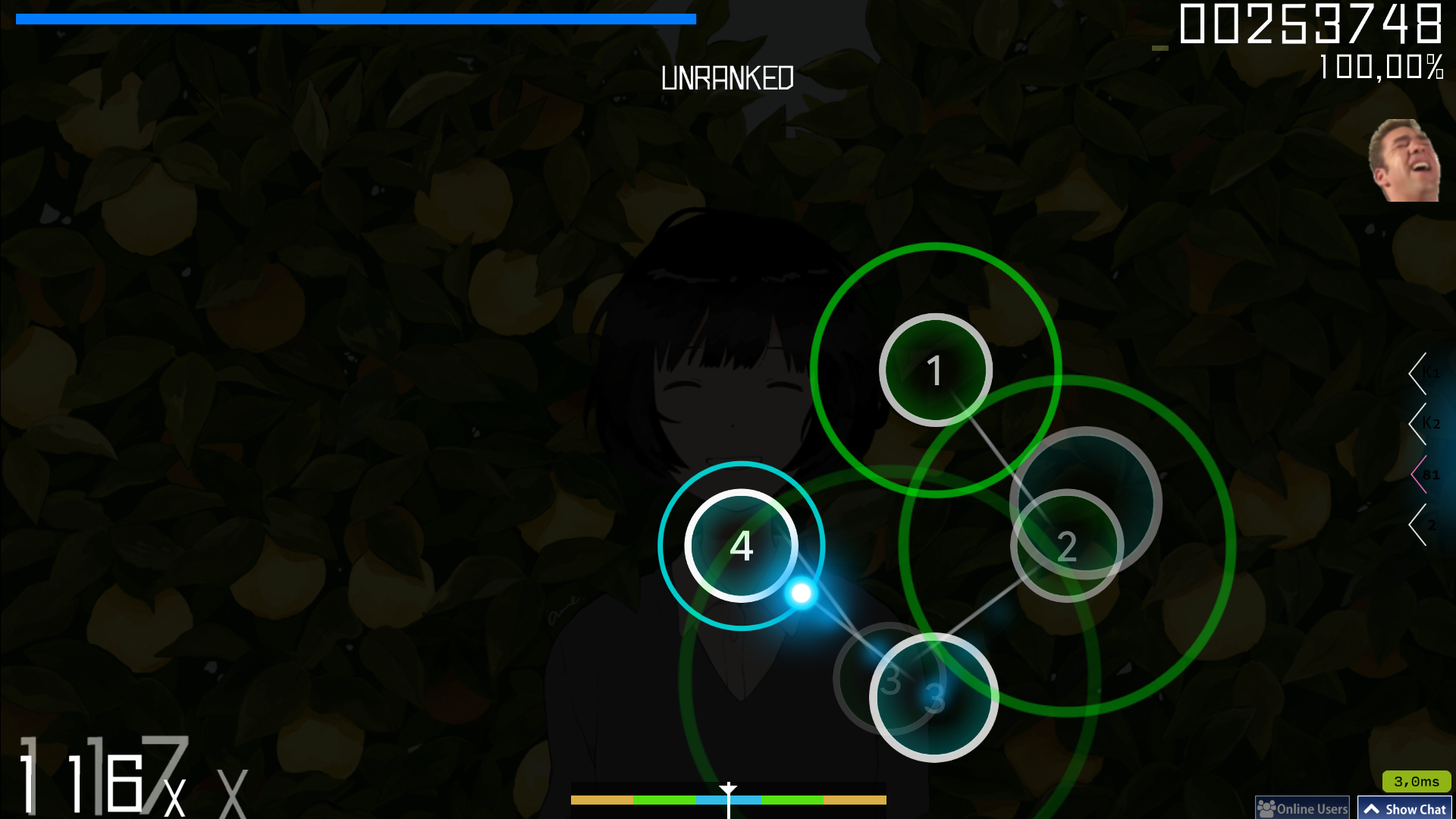Click the K1 key overlay indicator
Viewport: 1456px width, 819px height.
click(1427, 372)
